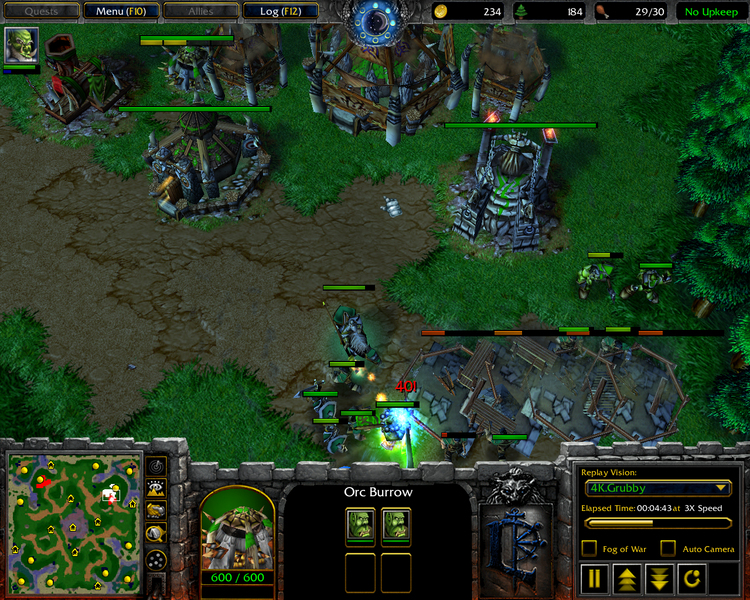This screenshot has height=600, width=750.
Task: Select the hero portrait icon
Action: pos(20,45)
